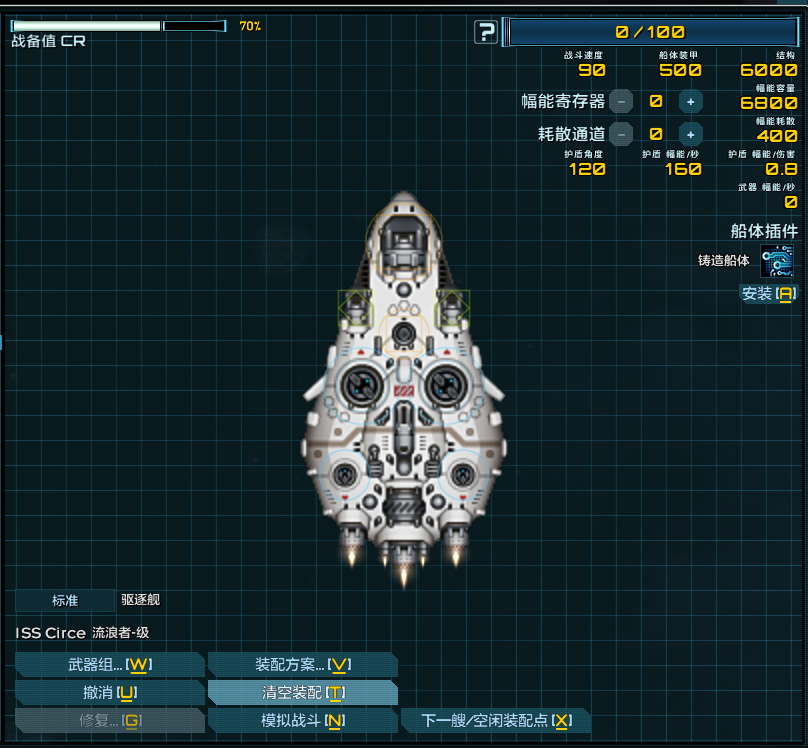The width and height of the screenshot is (808, 748).
Task: Decrease 幅能寄存器 capacitors with minus
Action: [x=621, y=101]
